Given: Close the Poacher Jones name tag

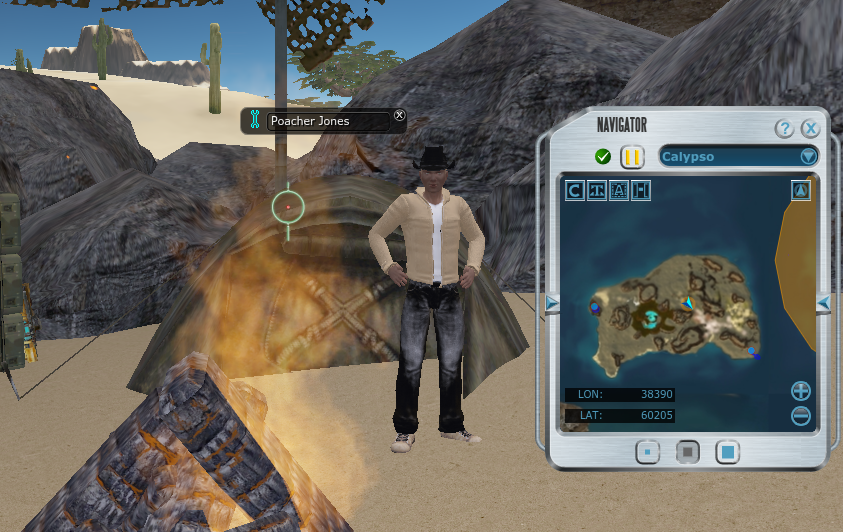Looking at the screenshot, I should [400, 116].
